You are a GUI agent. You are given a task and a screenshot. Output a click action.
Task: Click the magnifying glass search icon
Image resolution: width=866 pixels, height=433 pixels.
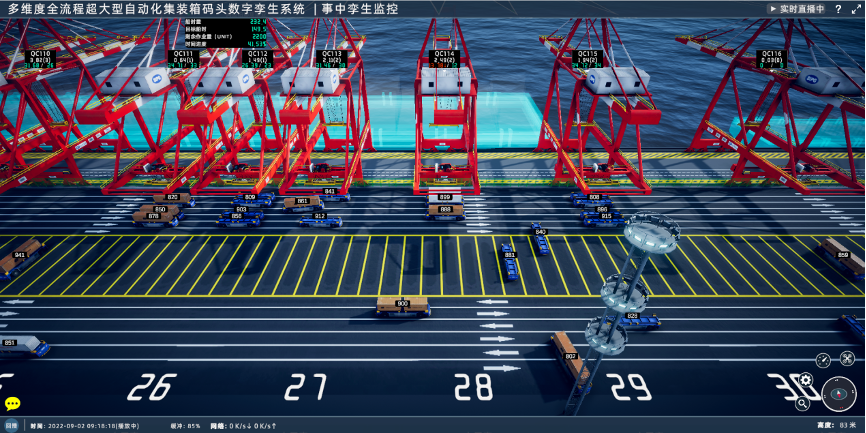click(803, 403)
